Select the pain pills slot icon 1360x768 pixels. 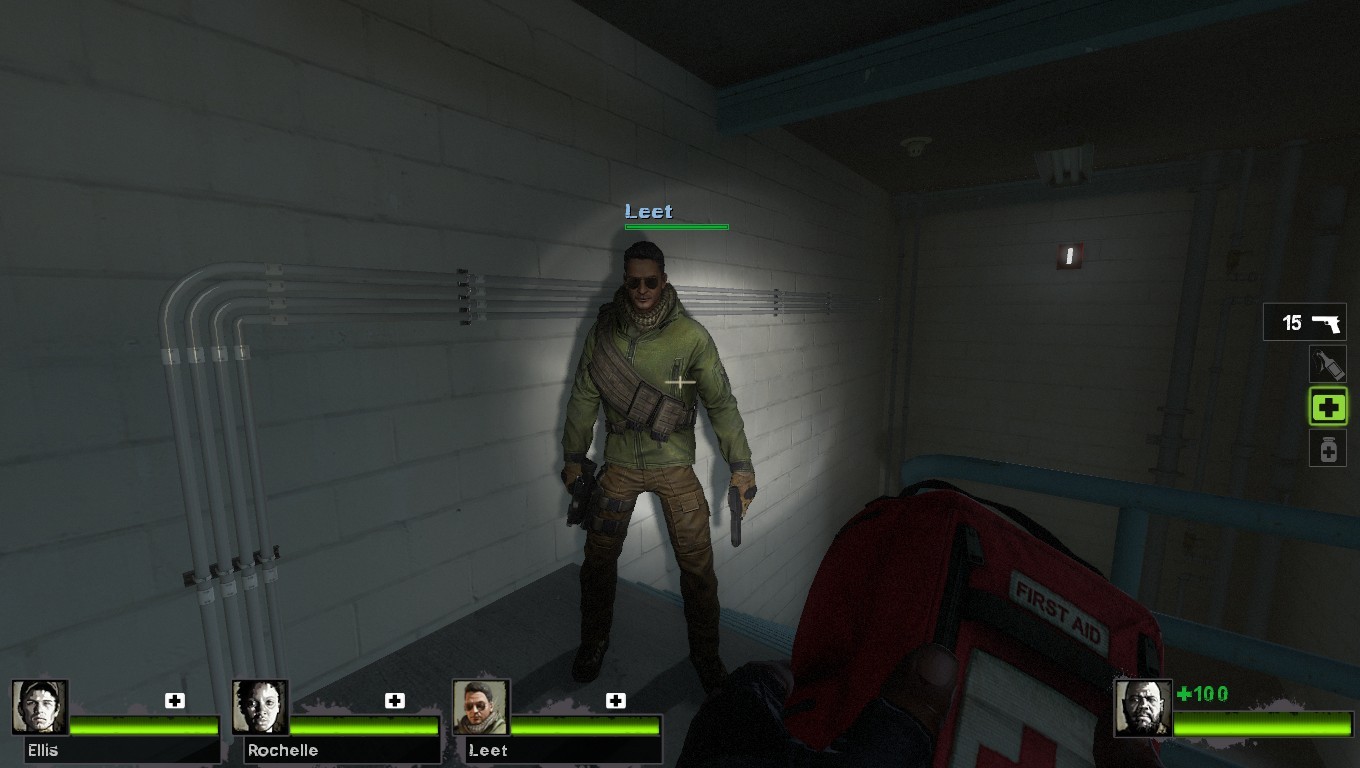pyautogui.click(x=1328, y=448)
